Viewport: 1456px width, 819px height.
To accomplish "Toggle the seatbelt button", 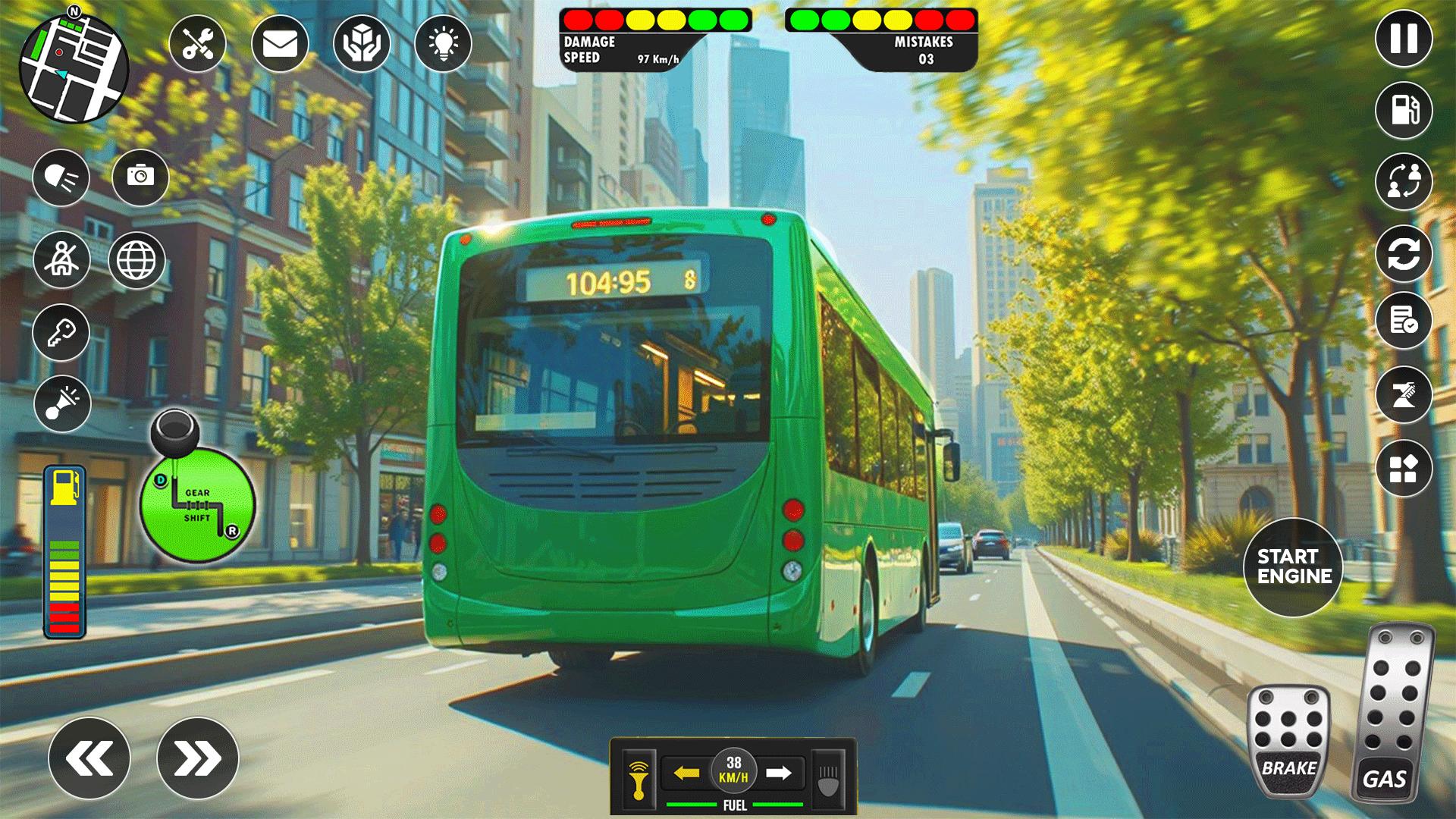I will tap(61, 259).
